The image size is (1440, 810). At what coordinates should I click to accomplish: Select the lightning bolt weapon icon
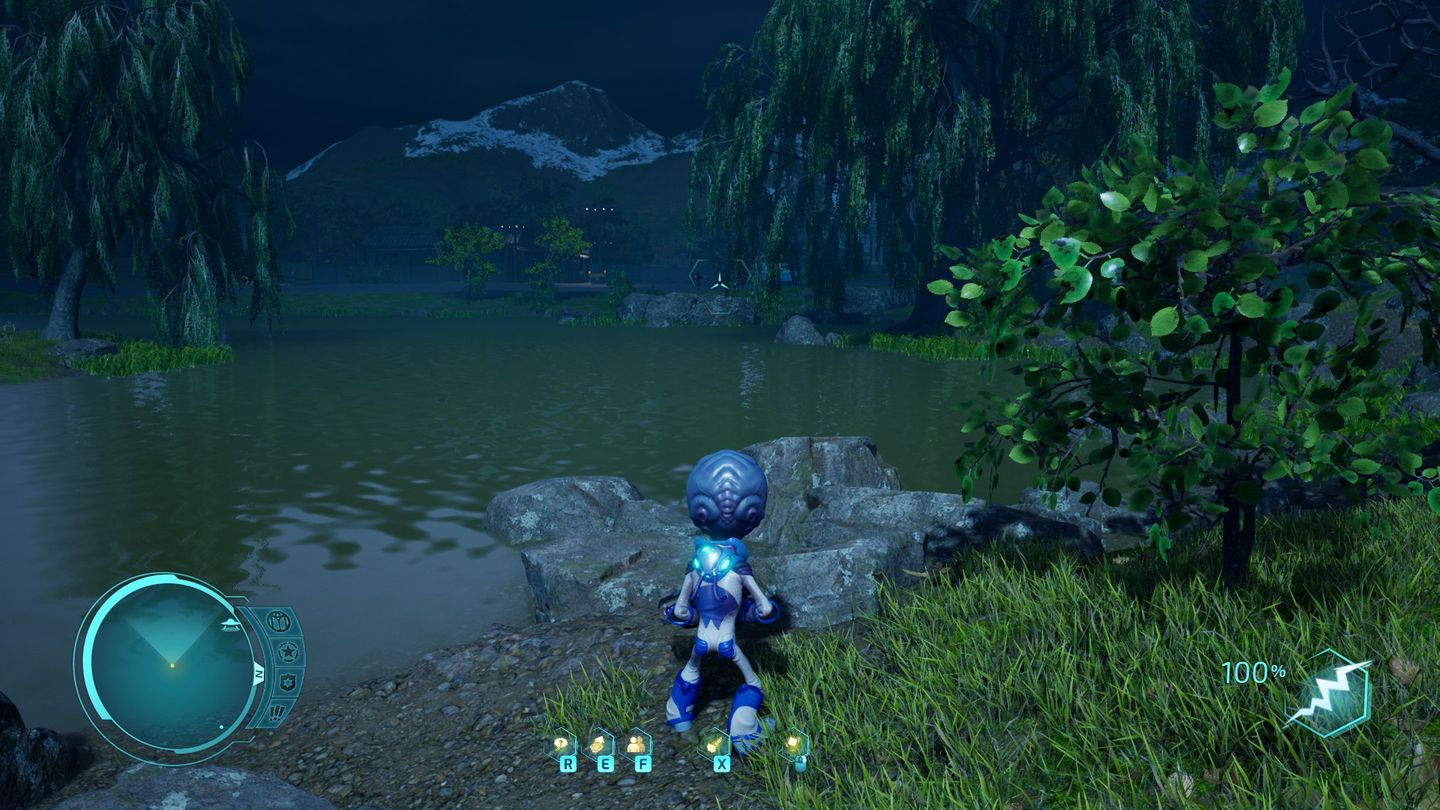pos(1327,693)
